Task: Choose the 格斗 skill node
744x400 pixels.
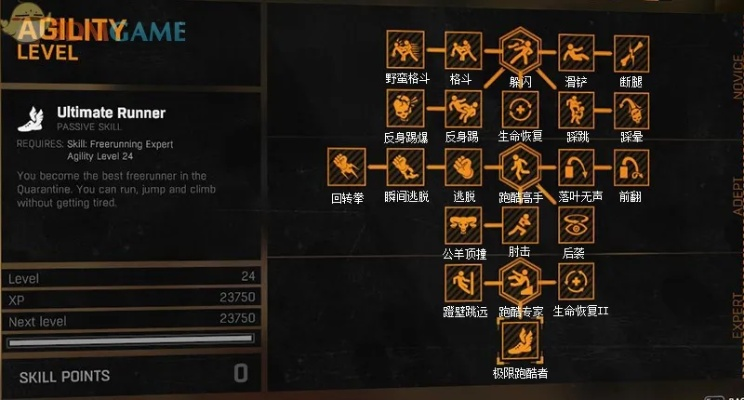Action: [461, 48]
